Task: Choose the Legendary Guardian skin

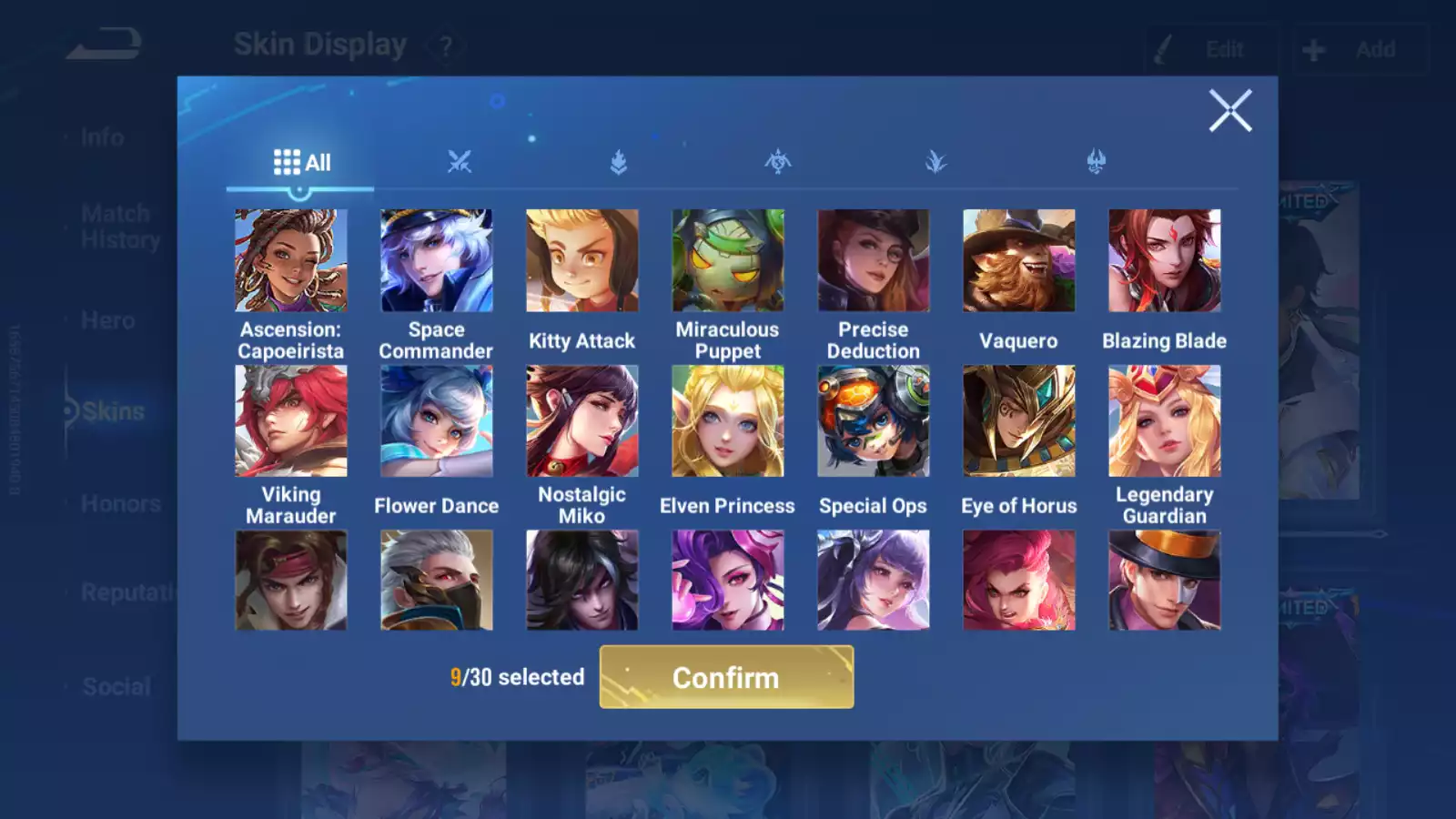Action: click(x=1165, y=421)
